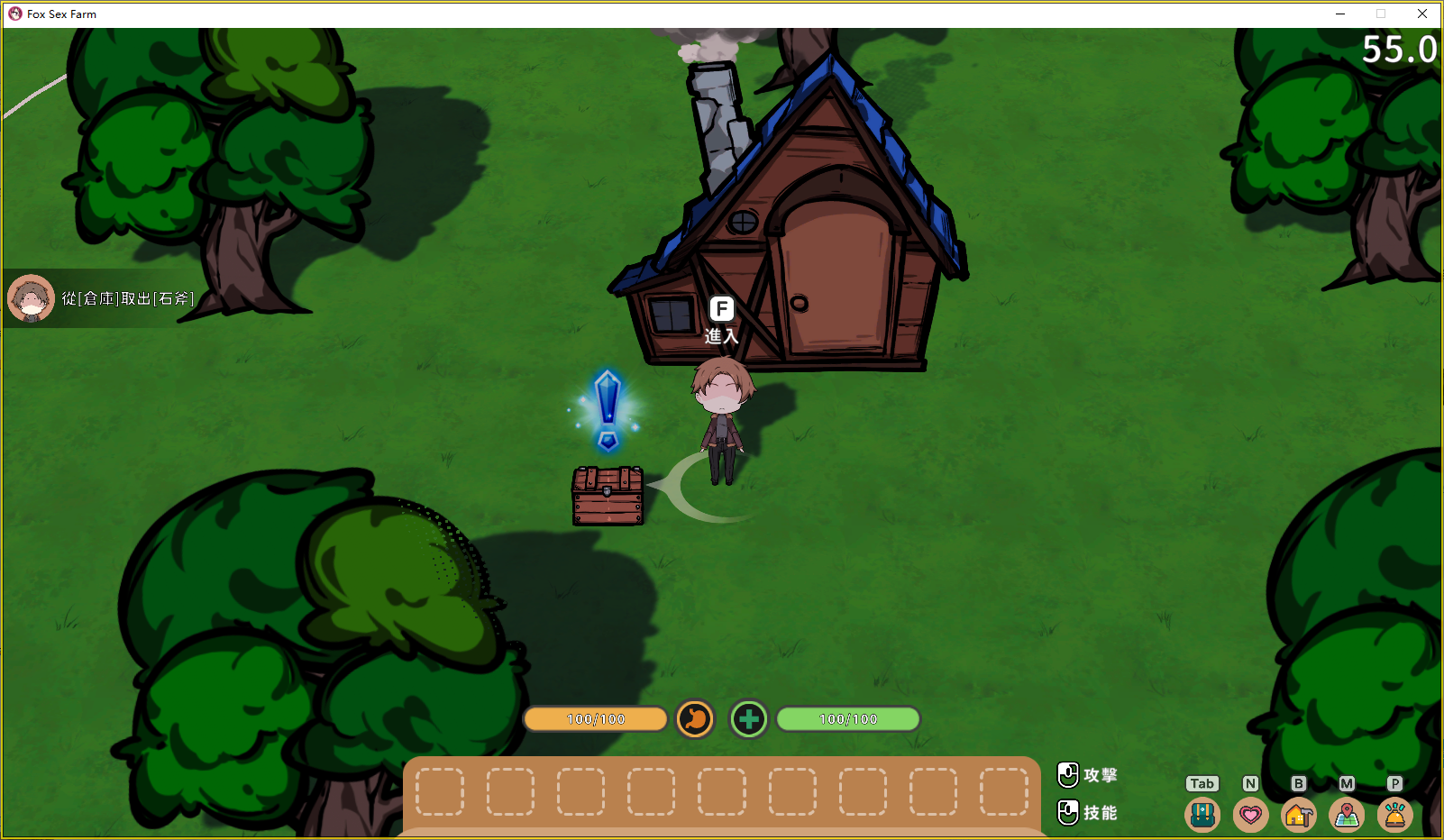
Task: Open the backpack inventory icon
Action: pos(1202,815)
